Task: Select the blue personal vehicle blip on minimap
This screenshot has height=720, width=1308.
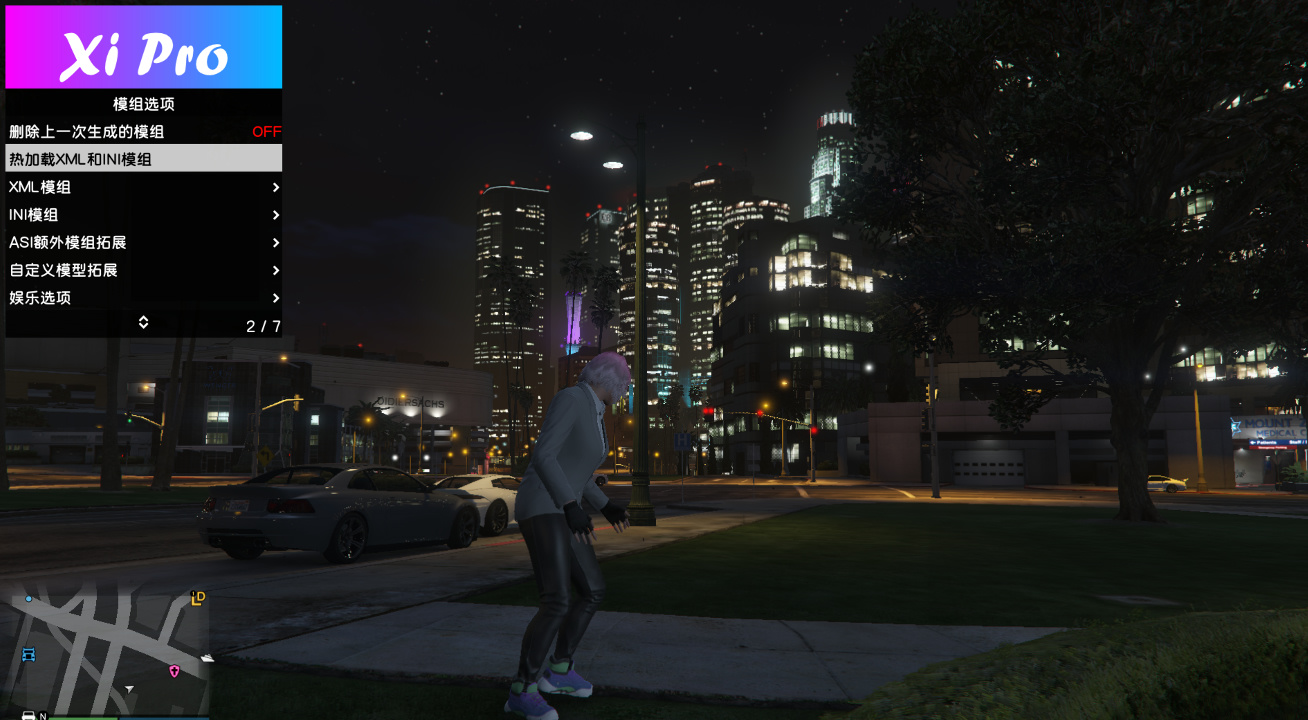Action: pos(29,655)
